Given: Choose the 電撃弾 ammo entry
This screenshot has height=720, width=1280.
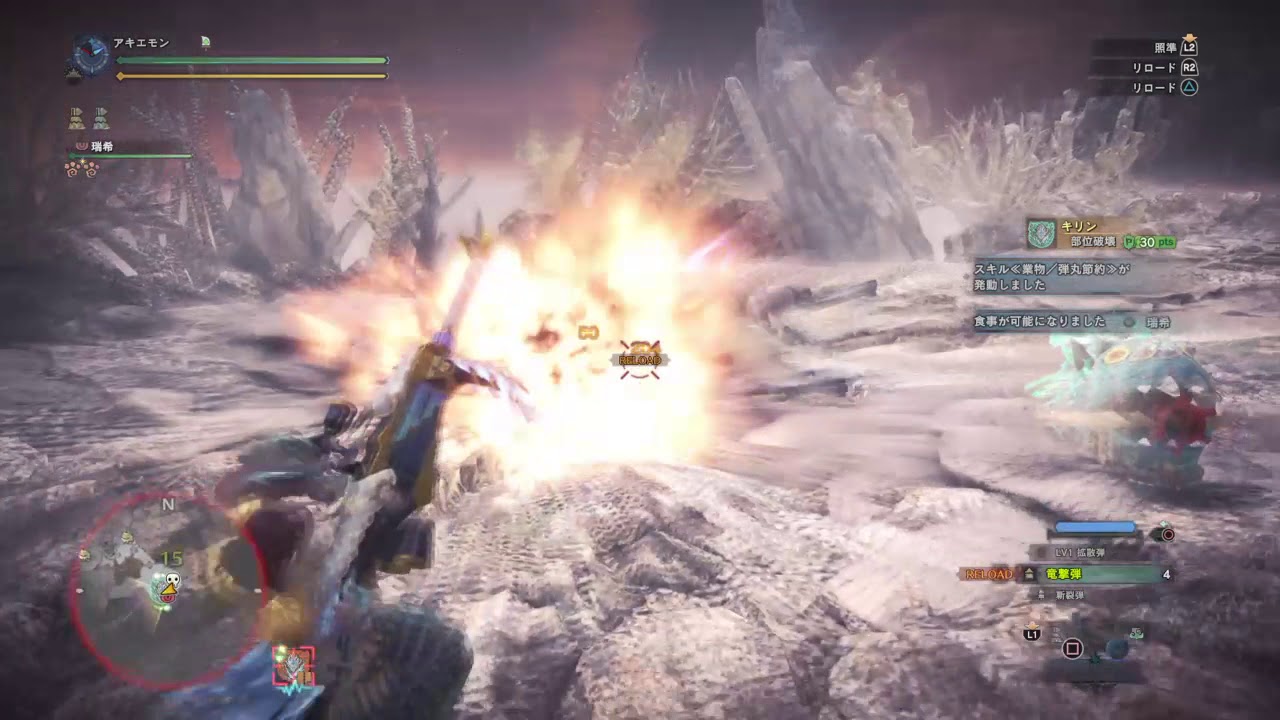Looking at the screenshot, I should tap(1063, 574).
